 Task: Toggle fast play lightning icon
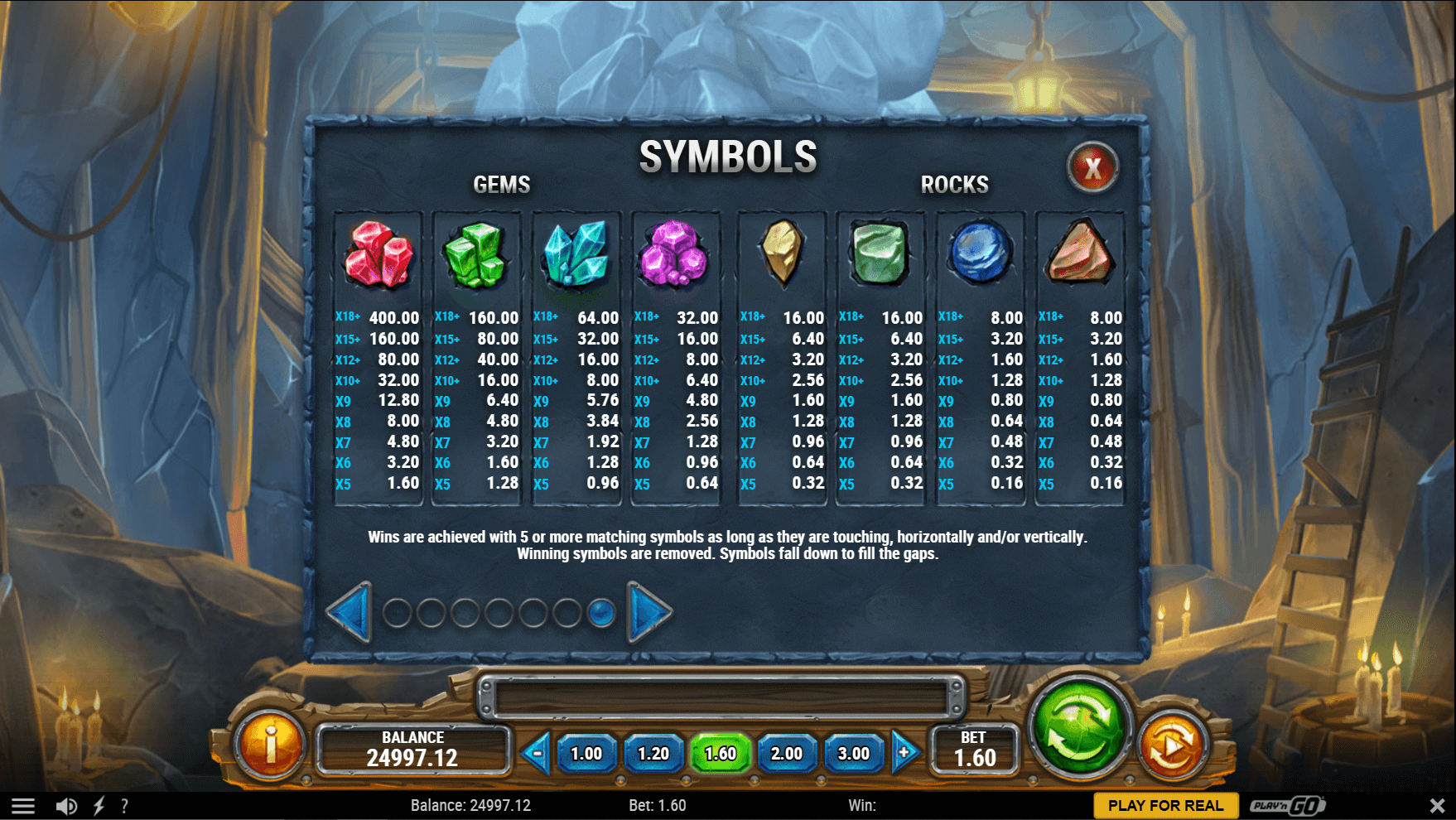click(100, 804)
